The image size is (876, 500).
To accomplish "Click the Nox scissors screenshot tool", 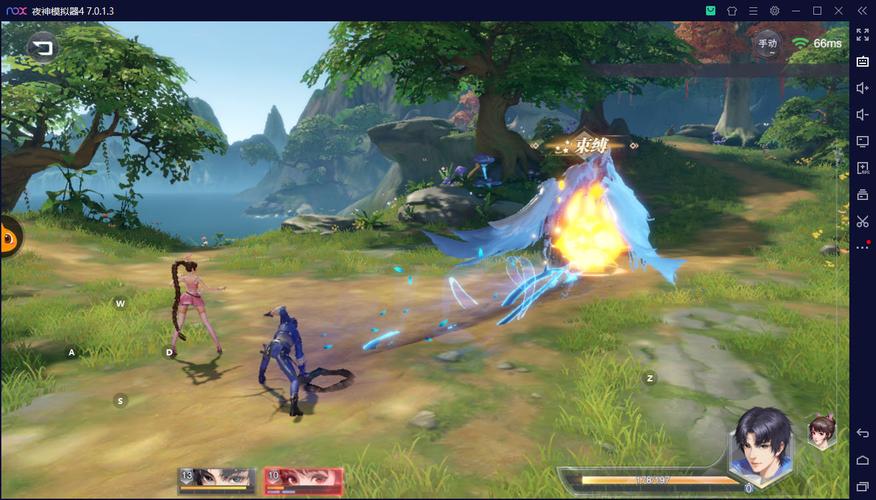I will pyautogui.click(x=862, y=221).
